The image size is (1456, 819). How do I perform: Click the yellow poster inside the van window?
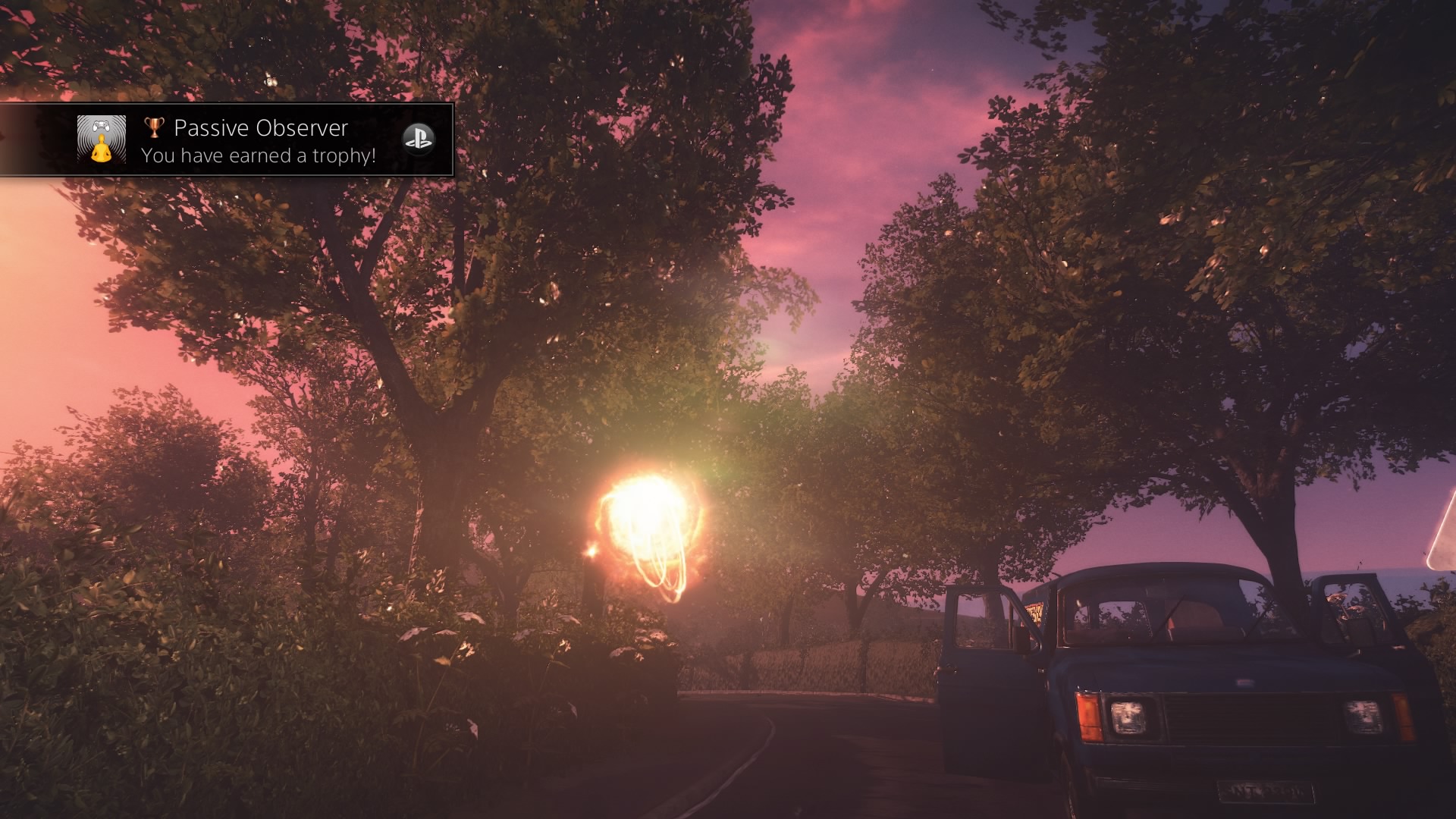point(1035,612)
